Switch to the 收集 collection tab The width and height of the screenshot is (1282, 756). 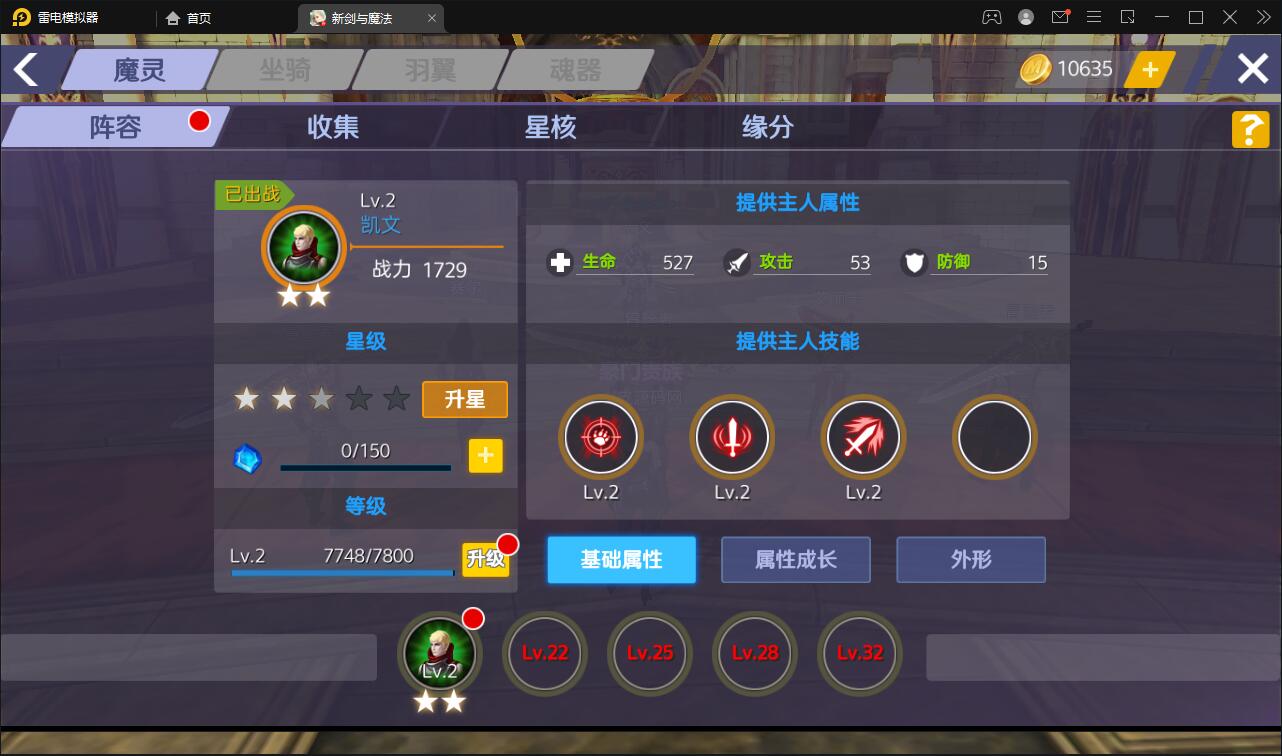(x=333, y=128)
